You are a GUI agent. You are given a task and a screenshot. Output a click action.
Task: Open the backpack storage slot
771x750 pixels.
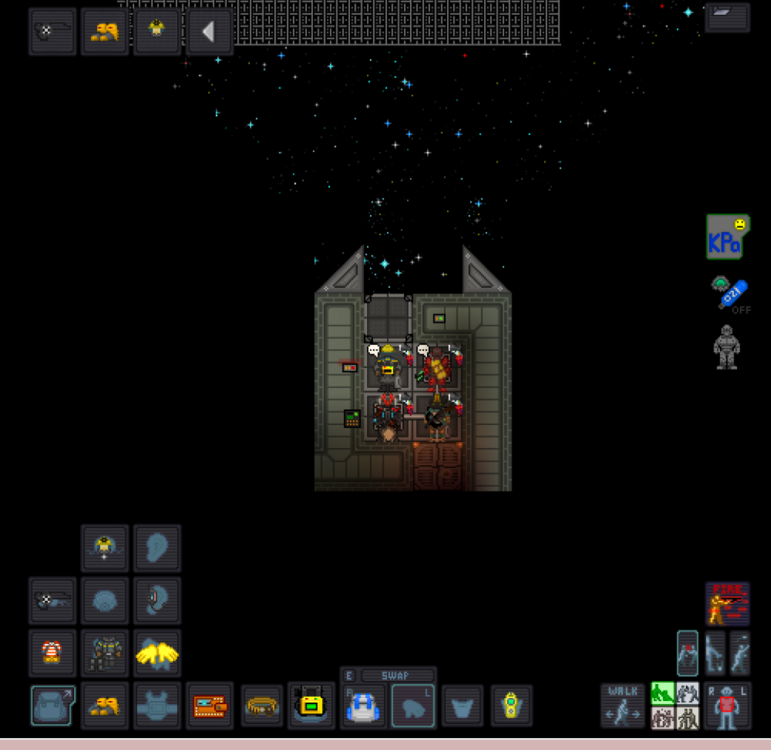click(52, 706)
